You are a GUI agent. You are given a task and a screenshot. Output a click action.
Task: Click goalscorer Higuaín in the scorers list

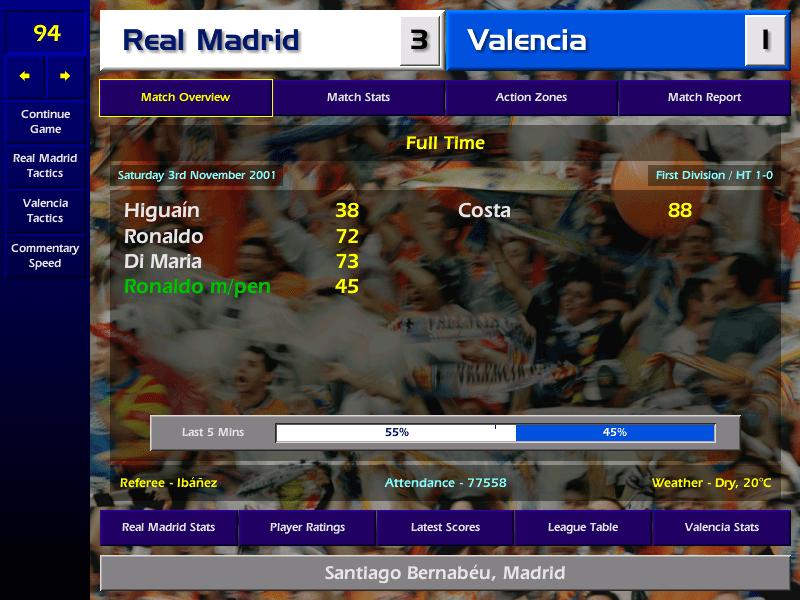[x=162, y=211]
